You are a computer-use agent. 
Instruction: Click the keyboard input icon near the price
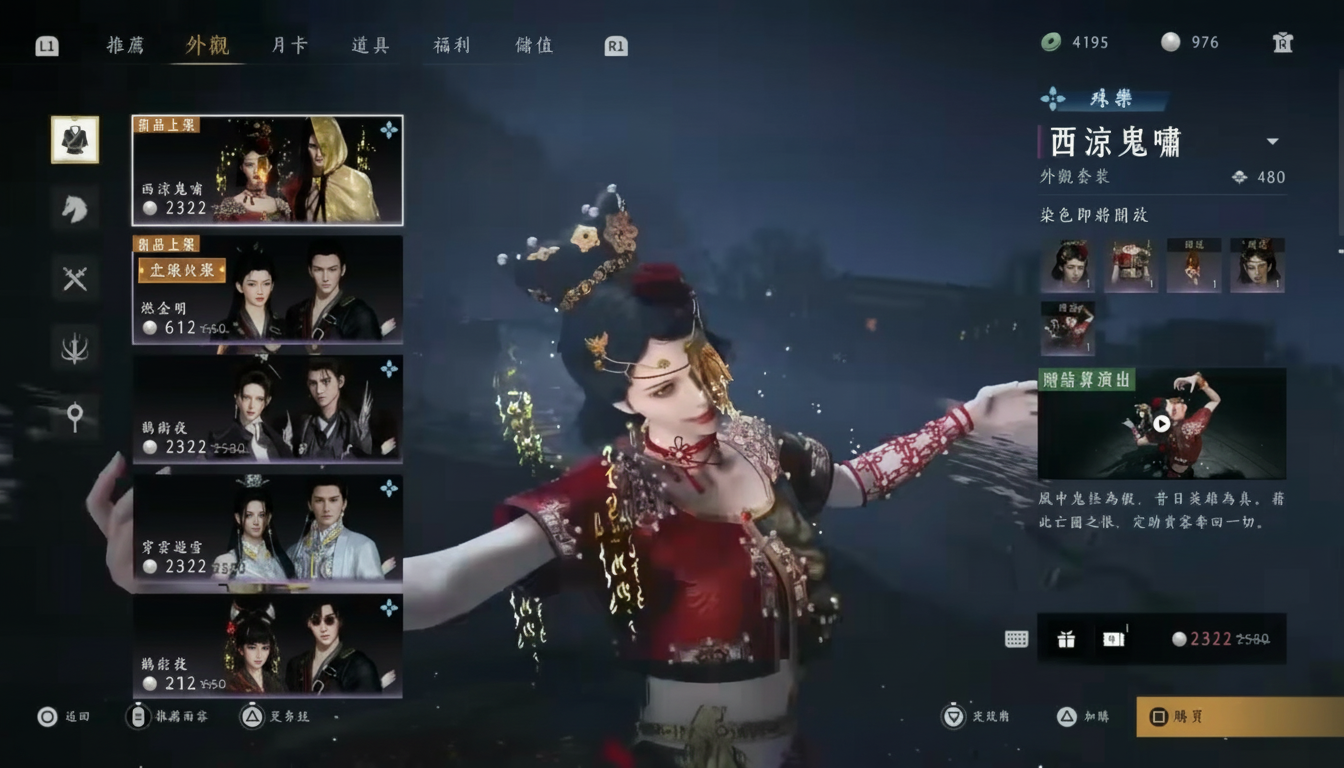pos(1014,639)
